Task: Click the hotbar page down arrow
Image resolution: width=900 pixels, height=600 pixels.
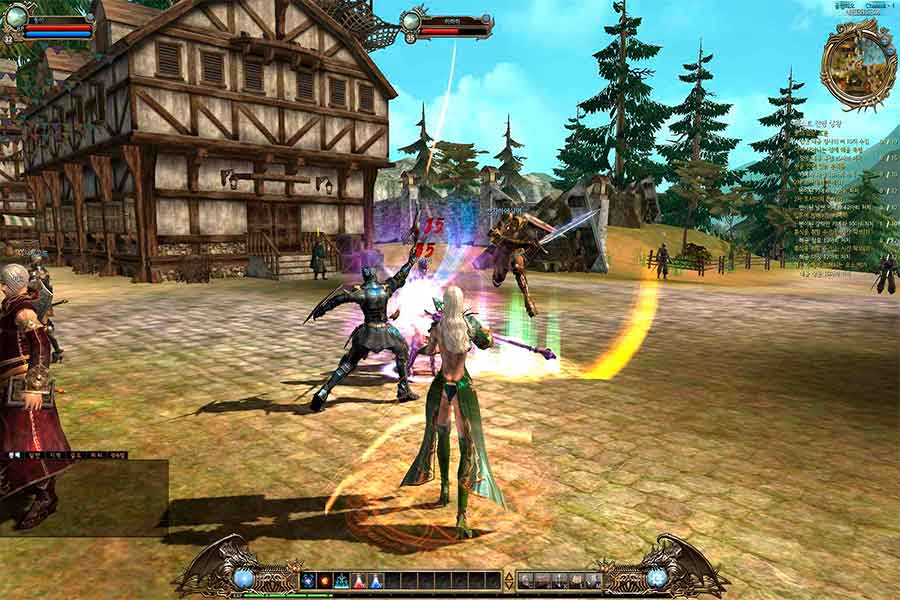Action: pos(508,585)
